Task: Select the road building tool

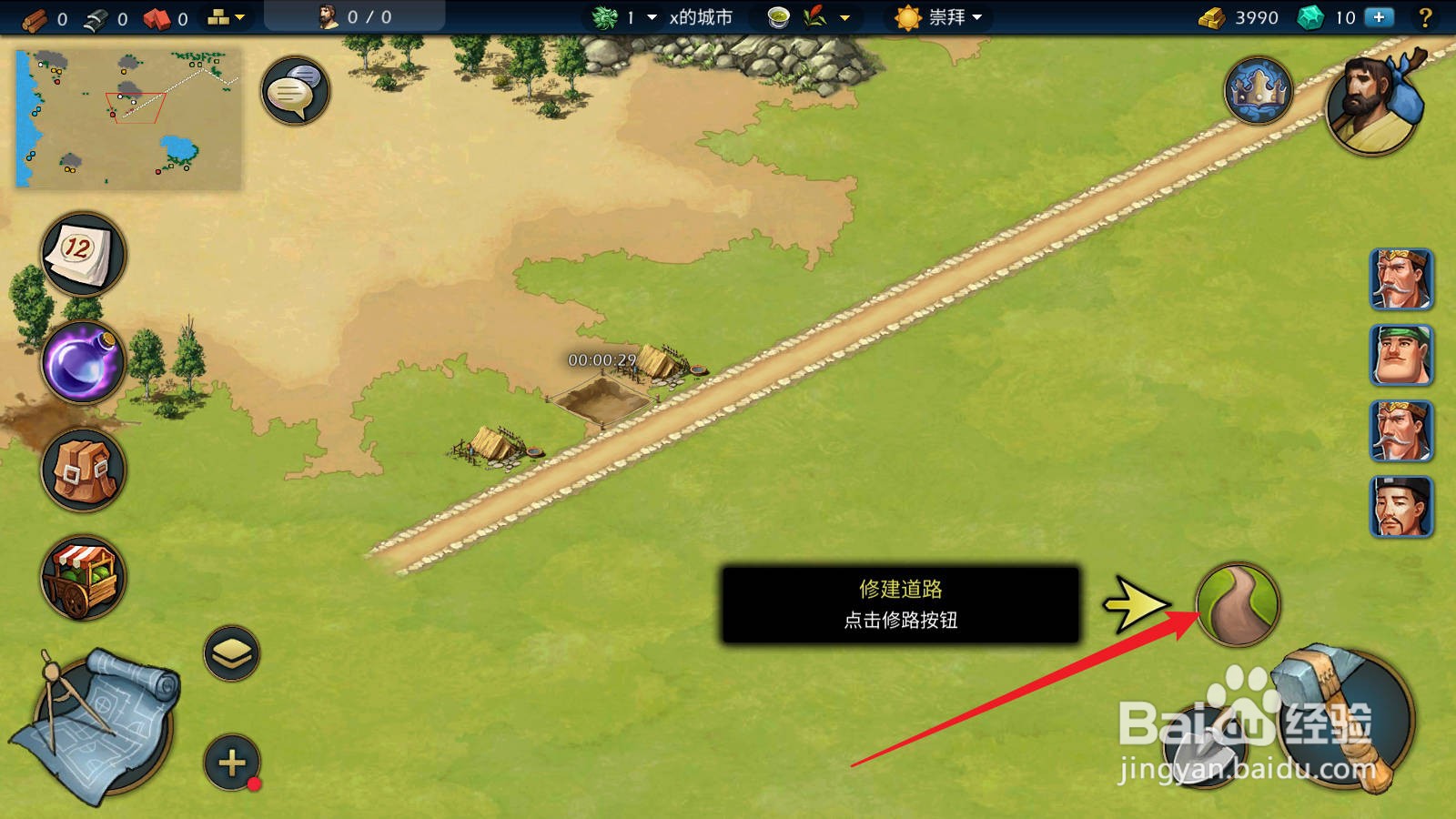Action: tap(1239, 602)
